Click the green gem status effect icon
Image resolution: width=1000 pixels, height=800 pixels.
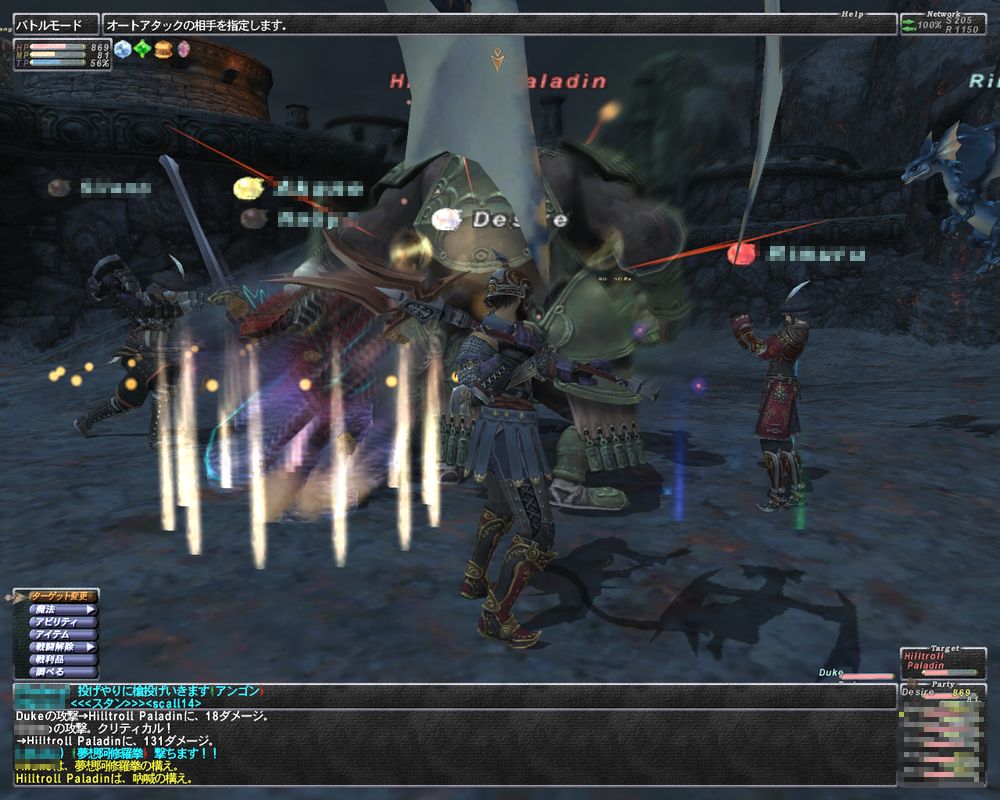point(142,49)
